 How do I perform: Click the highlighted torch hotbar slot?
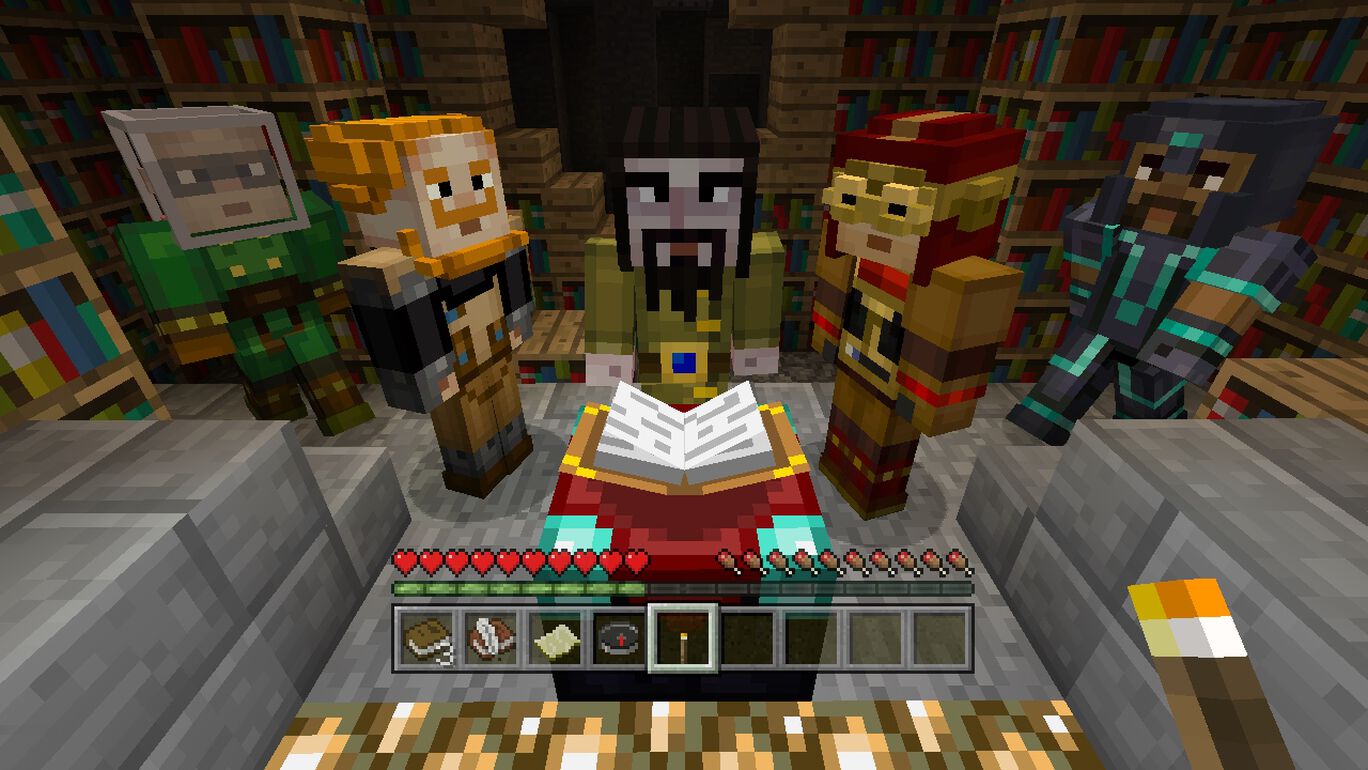[x=683, y=638]
